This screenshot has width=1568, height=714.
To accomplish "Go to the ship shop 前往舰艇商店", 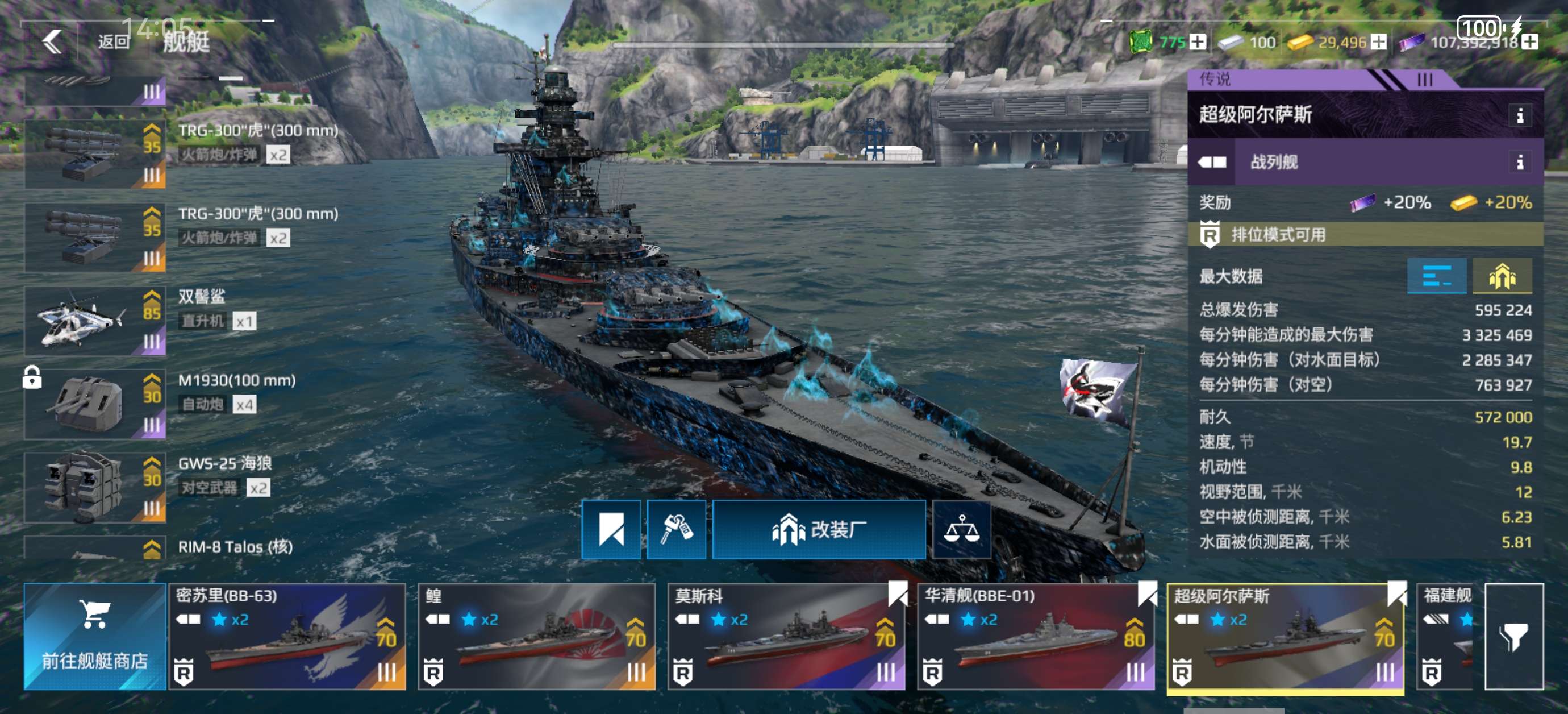I will [94, 637].
